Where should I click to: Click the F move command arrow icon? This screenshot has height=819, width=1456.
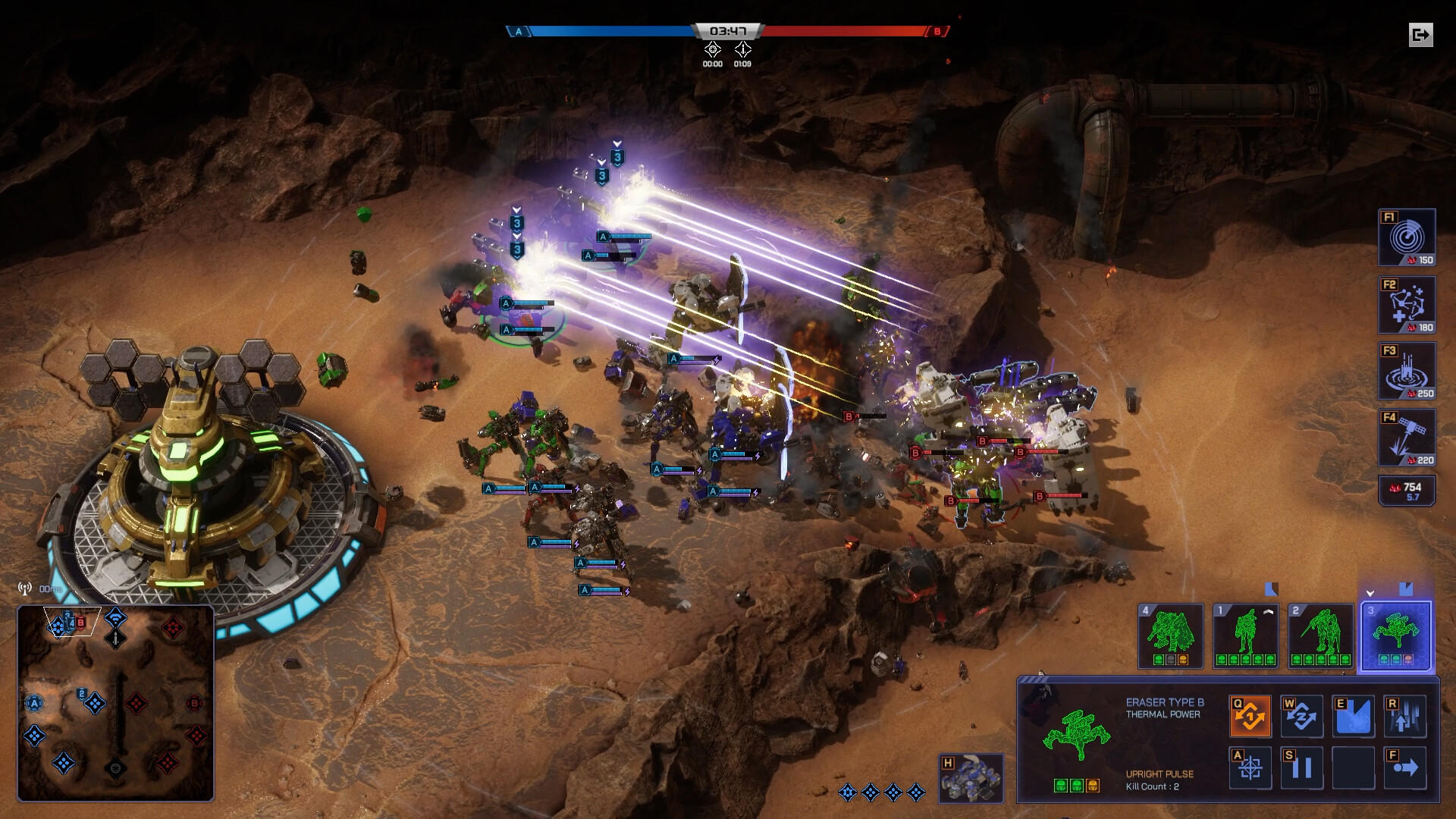[1406, 768]
